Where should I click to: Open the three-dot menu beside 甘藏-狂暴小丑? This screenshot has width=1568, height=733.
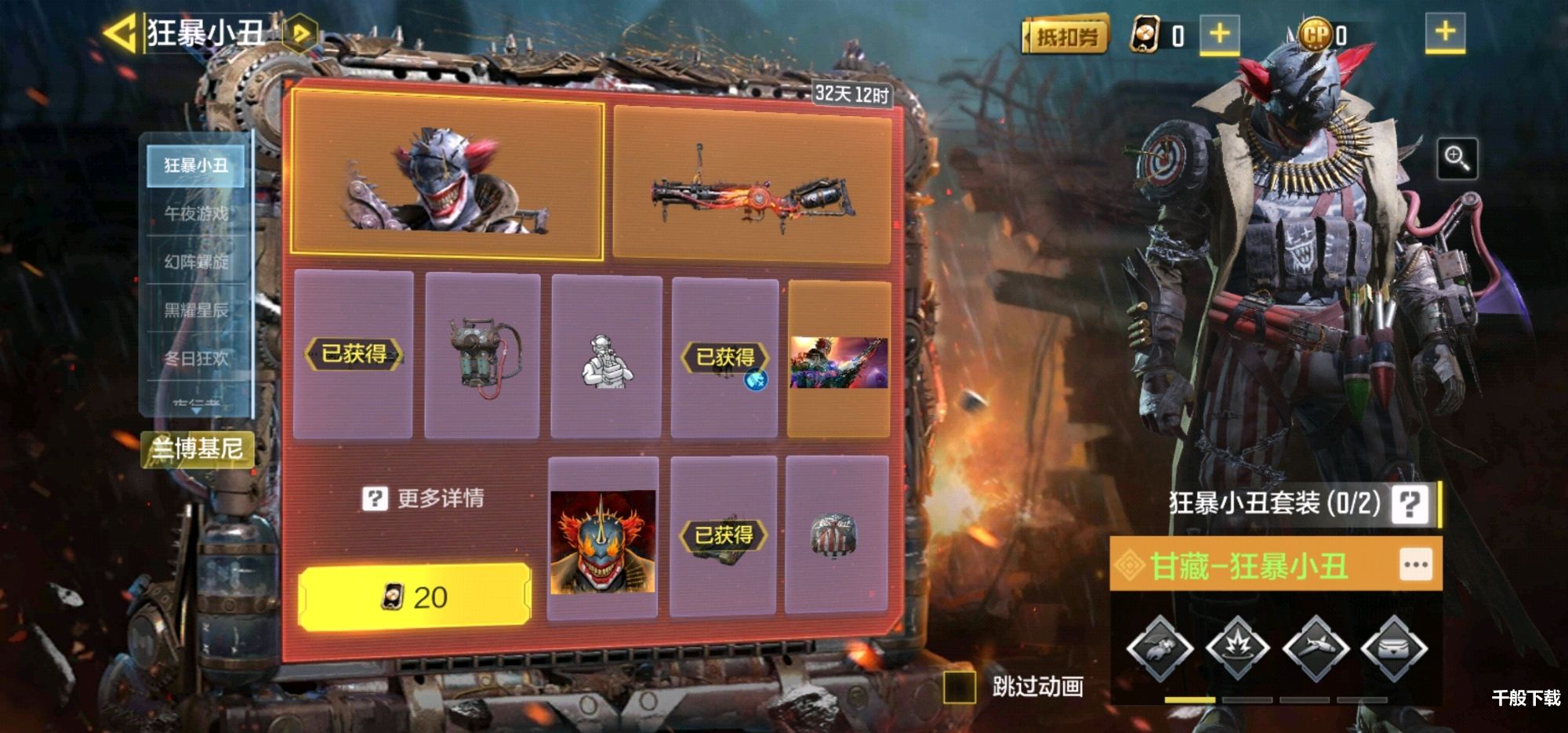1415,564
